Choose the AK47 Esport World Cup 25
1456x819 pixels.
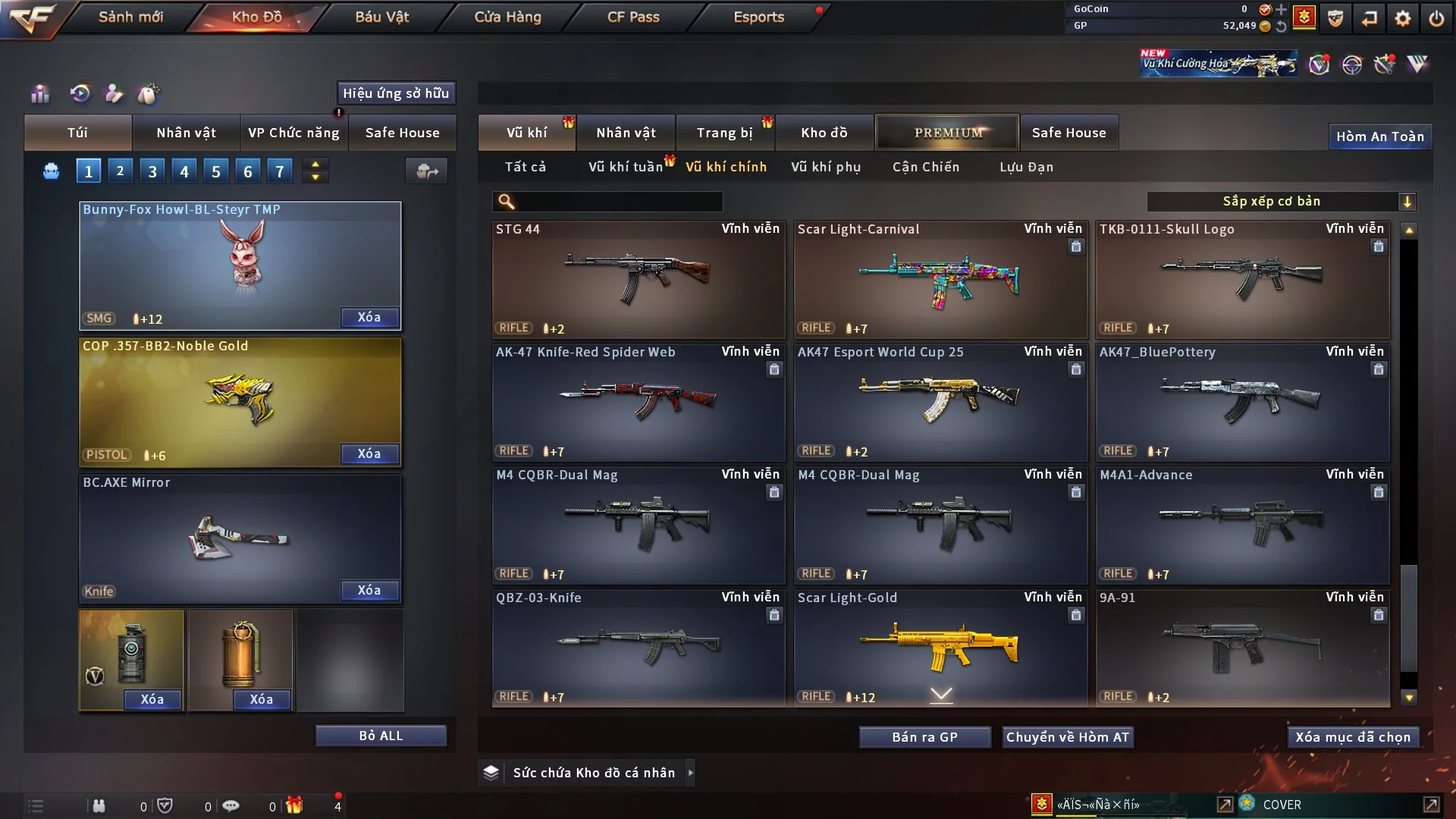pos(940,402)
